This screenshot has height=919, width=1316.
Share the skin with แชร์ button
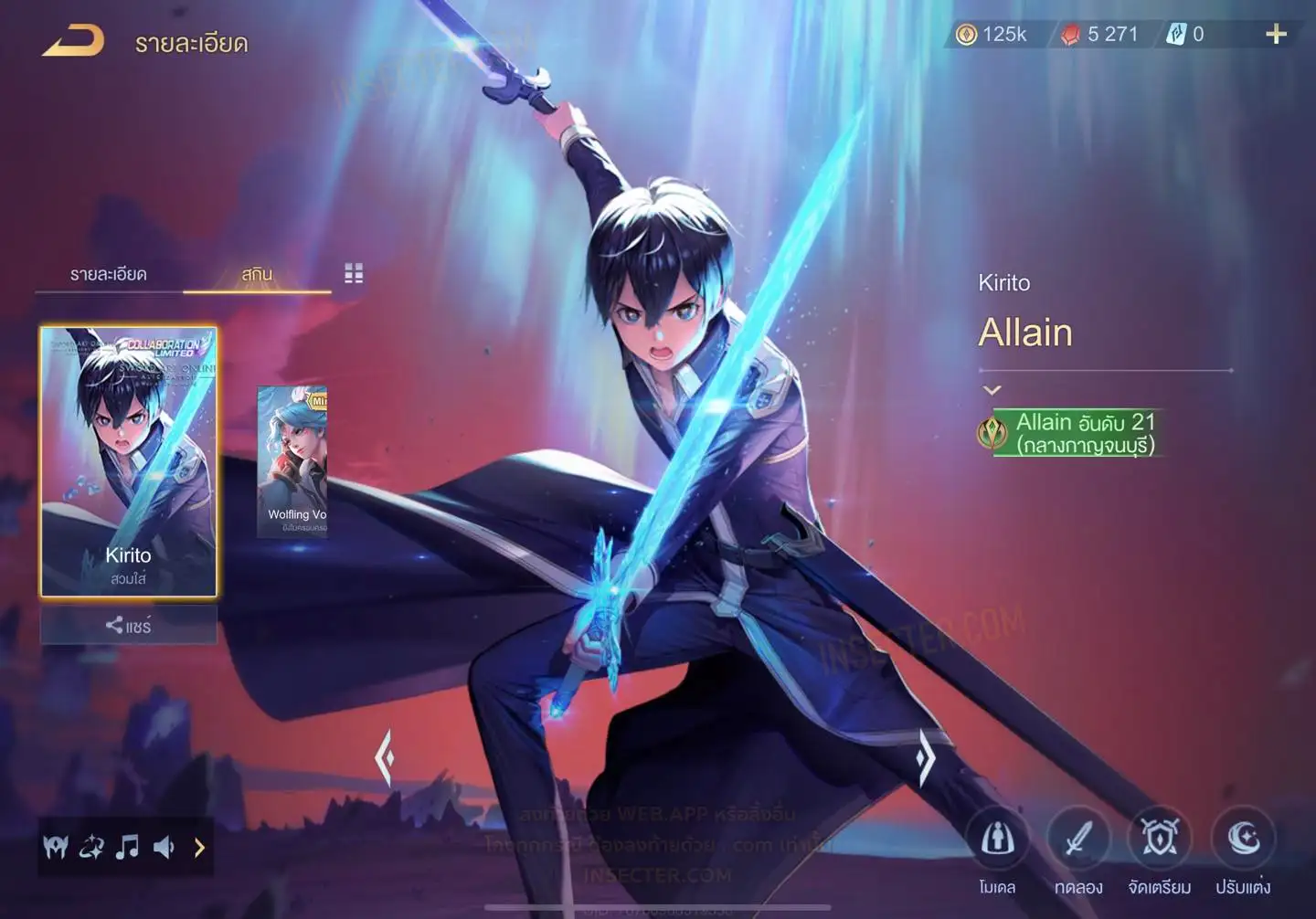click(x=129, y=626)
